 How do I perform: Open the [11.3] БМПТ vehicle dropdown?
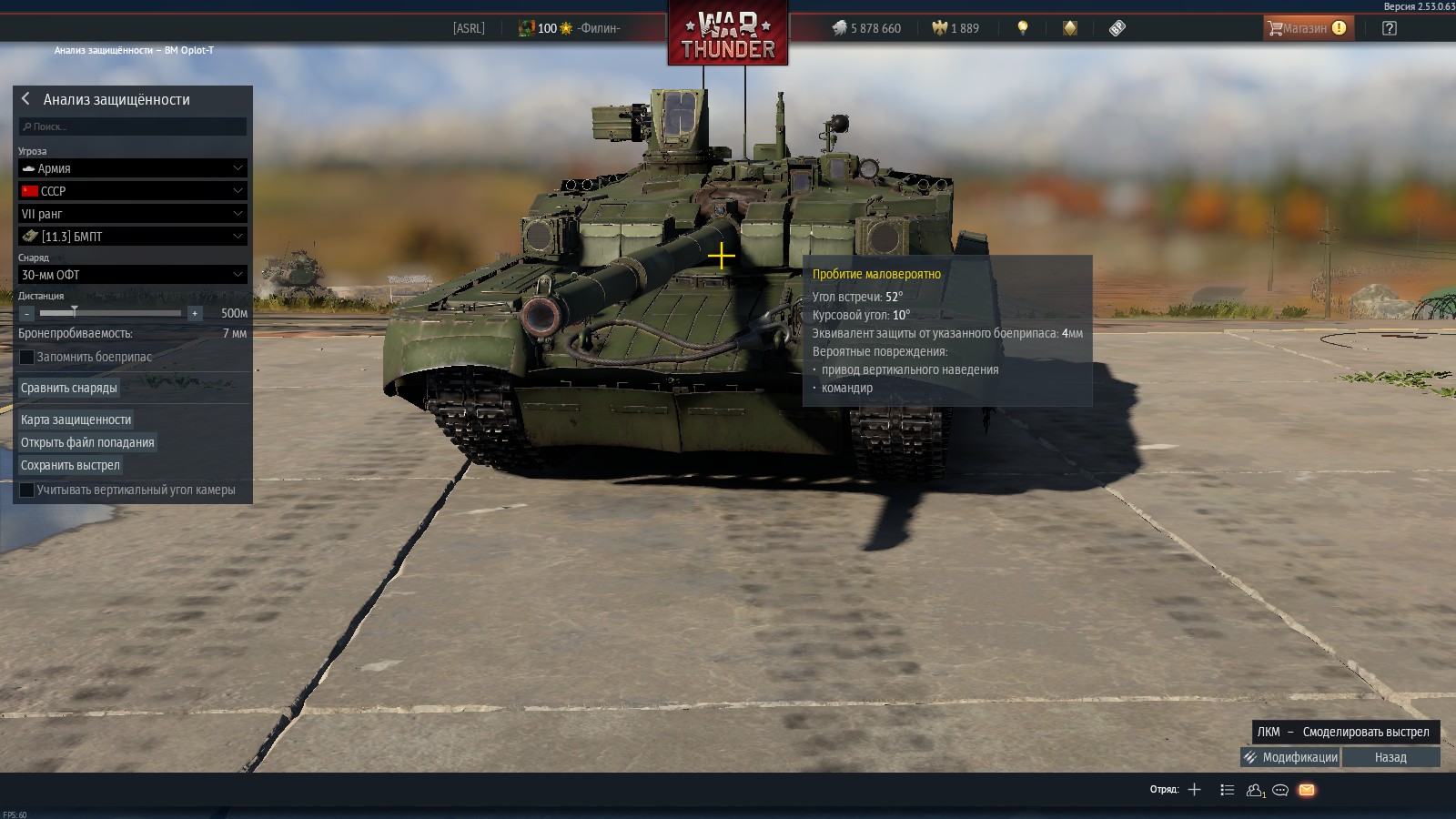tap(133, 237)
